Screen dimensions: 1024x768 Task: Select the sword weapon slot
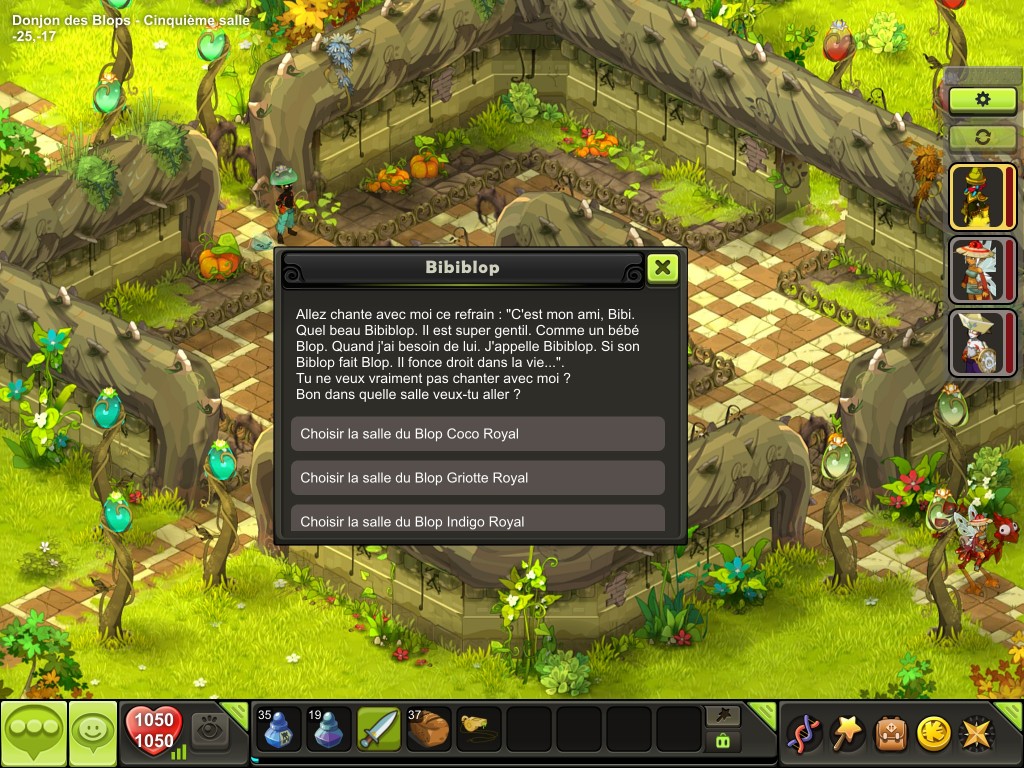tap(379, 730)
